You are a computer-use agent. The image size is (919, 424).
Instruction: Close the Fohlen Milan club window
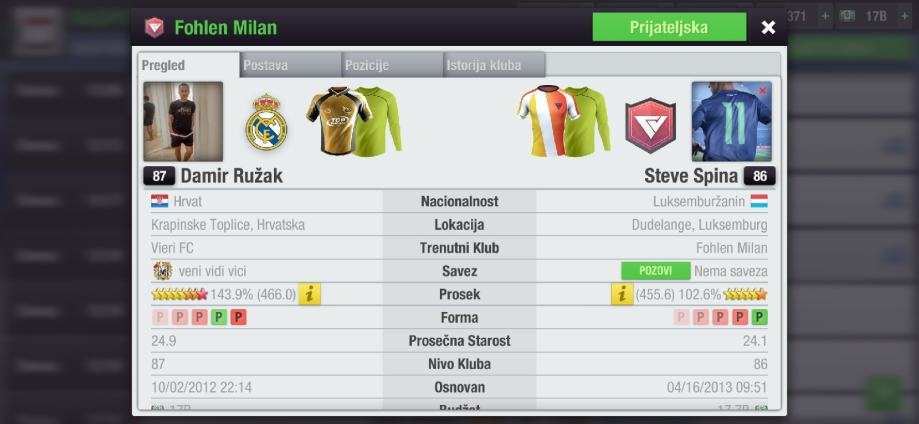[768, 27]
